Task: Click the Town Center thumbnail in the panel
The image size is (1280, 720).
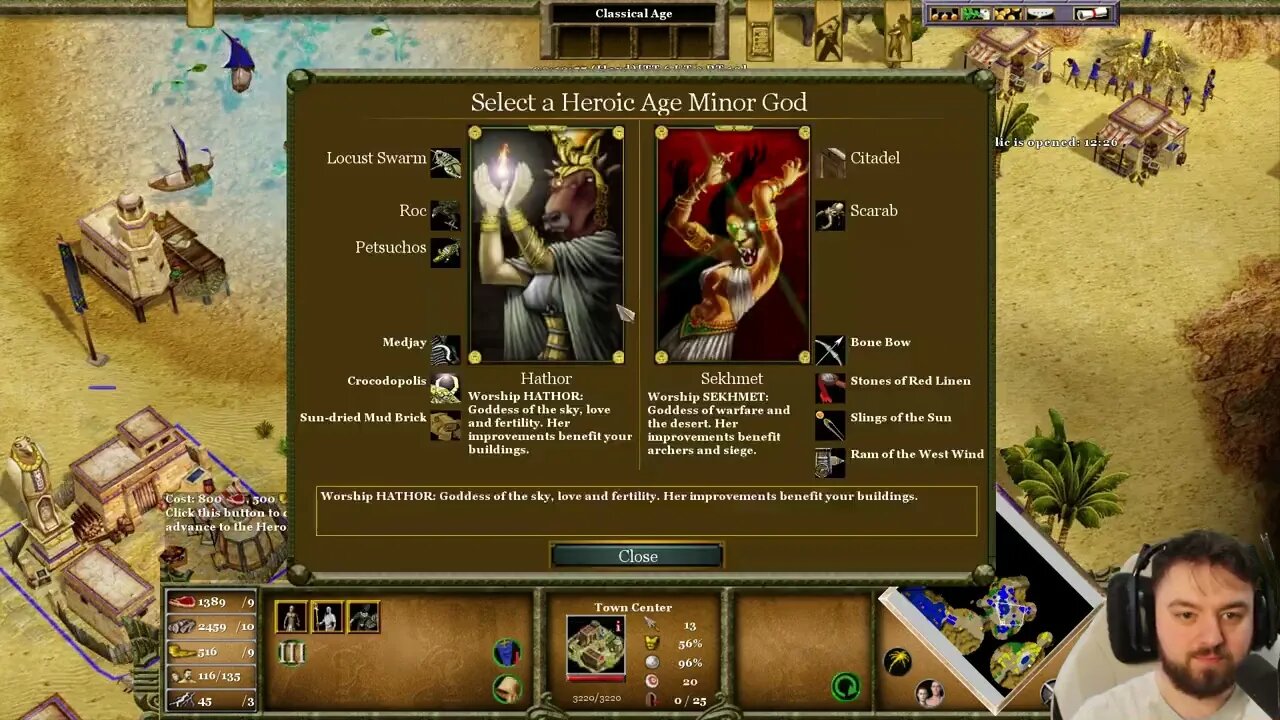Action: [x=594, y=645]
